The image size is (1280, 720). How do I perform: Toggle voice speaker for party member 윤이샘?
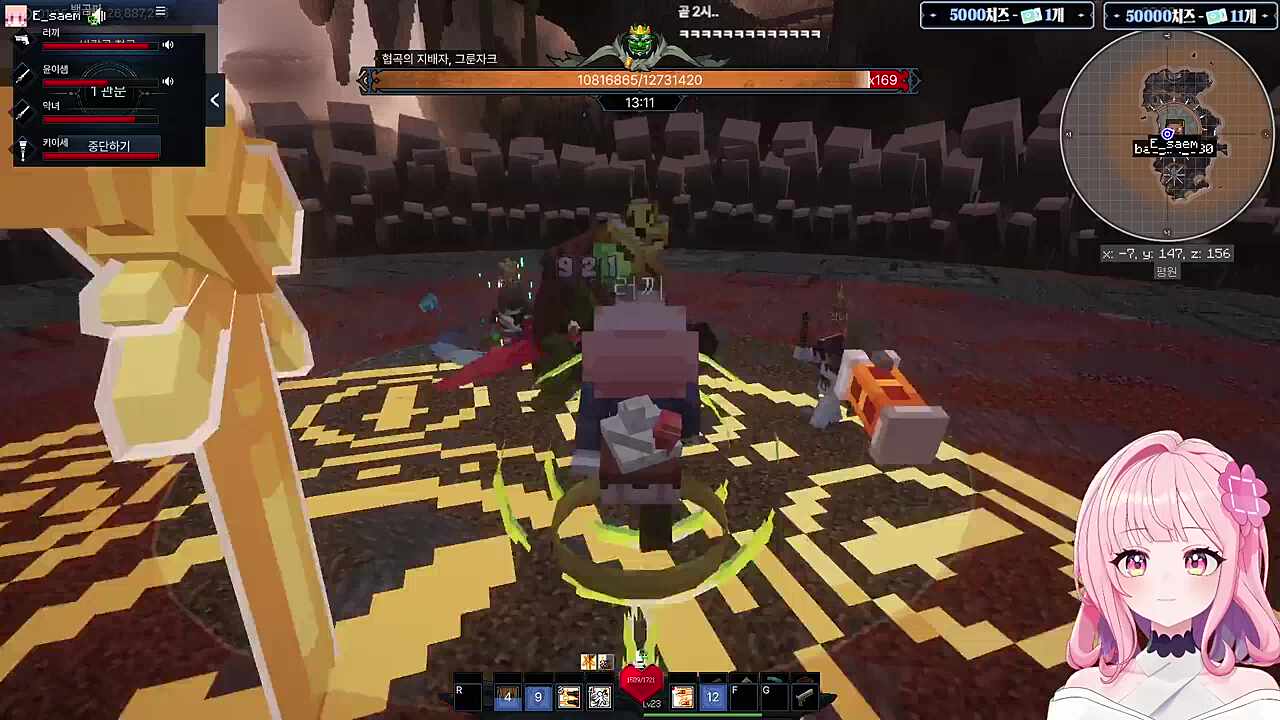(168, 81)
